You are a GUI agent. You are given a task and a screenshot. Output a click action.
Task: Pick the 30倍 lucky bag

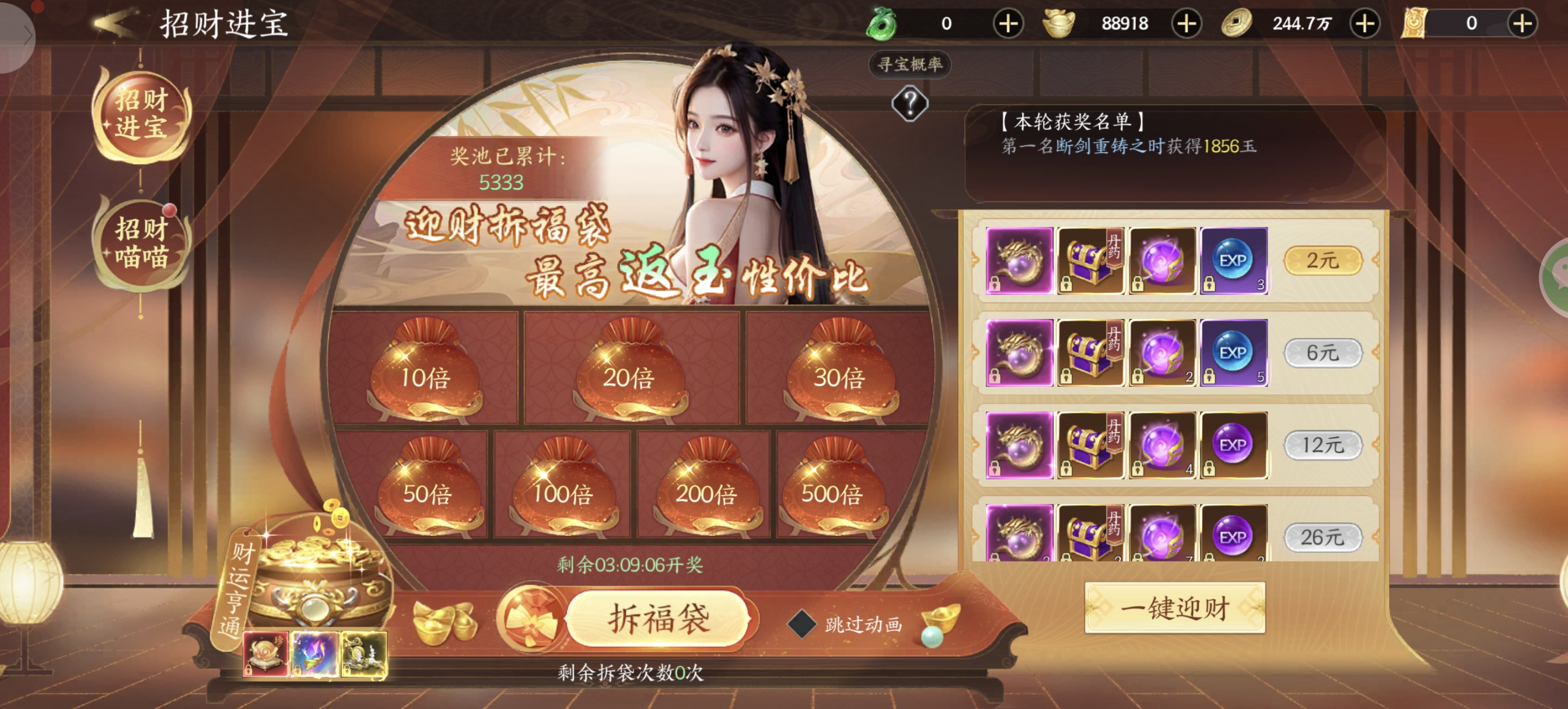pos(839,371)
